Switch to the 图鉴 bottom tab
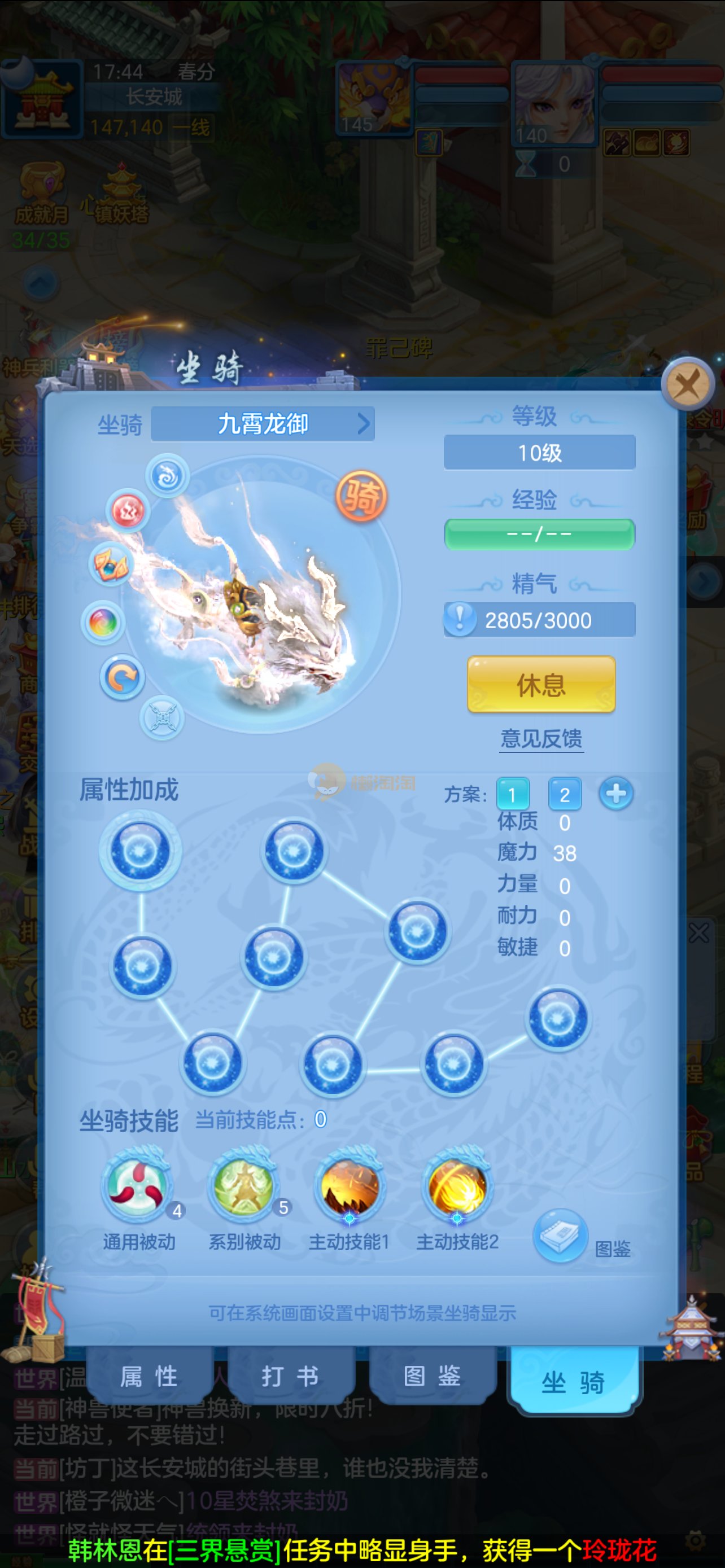725x1568 pixels. (431, 1376)
